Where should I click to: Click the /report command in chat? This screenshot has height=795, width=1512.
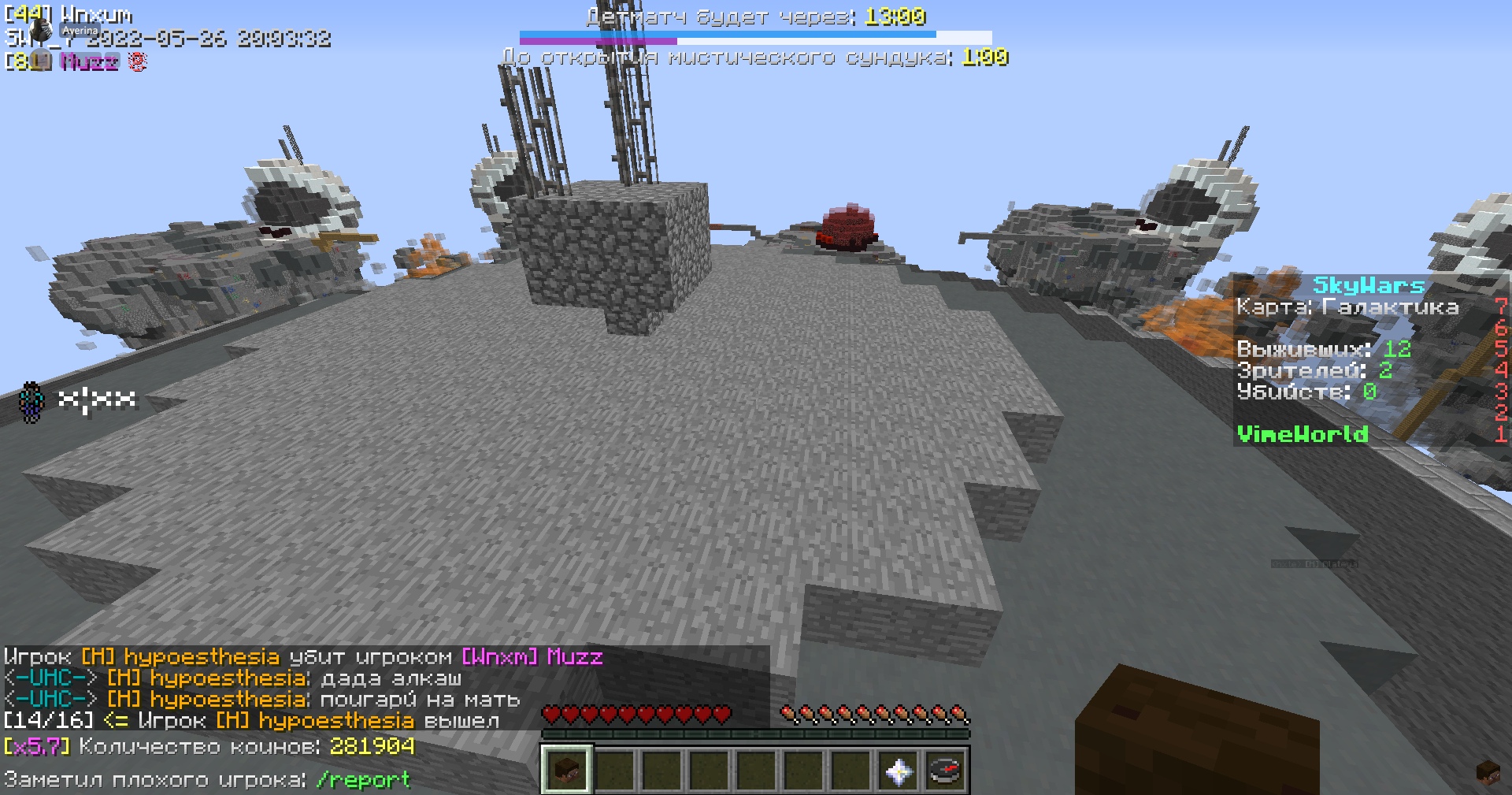point(361,778)
